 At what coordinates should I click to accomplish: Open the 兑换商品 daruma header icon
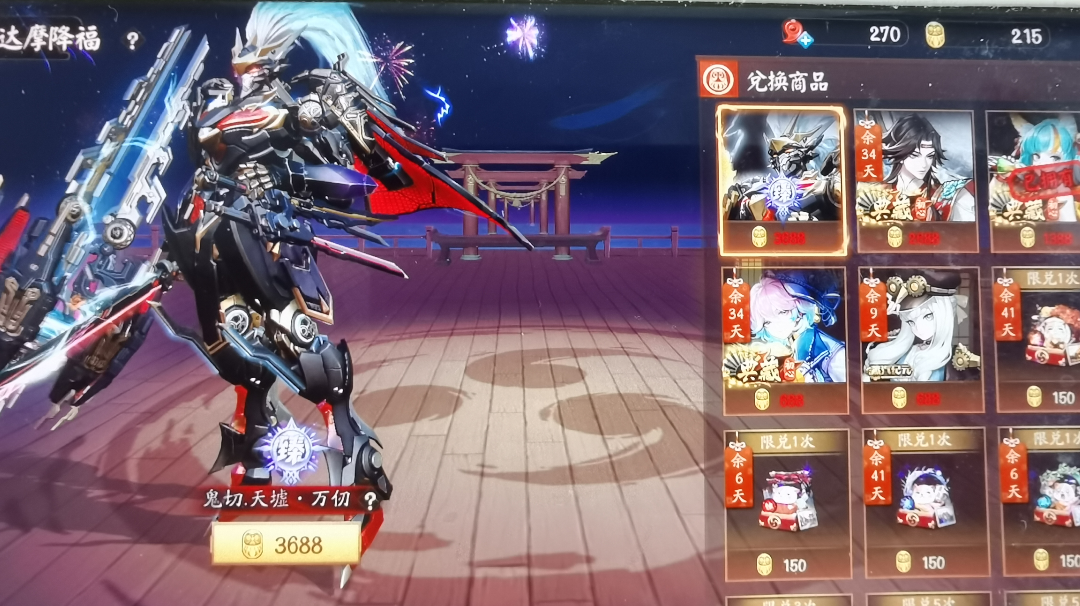click(x=719, y=80)
